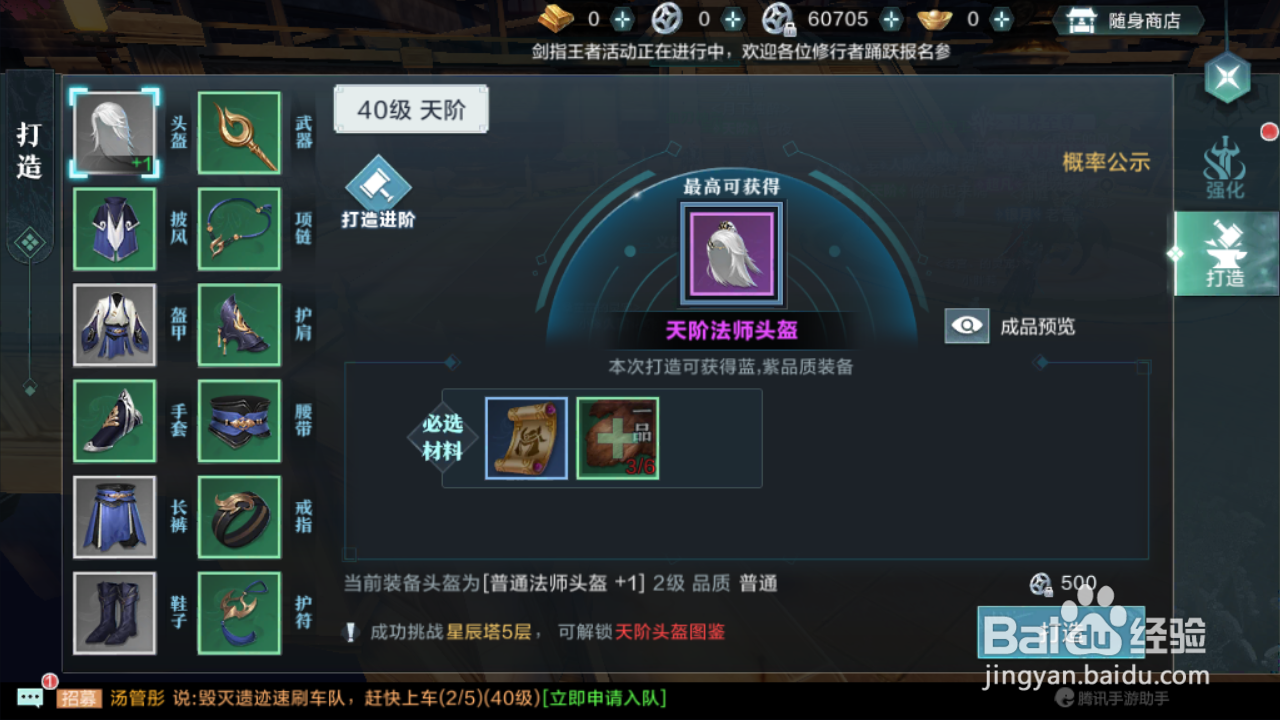This screenshot has width=1280, height=720.
Task: Open the 披风 cloak crafting slot
Action: (114, 228)
